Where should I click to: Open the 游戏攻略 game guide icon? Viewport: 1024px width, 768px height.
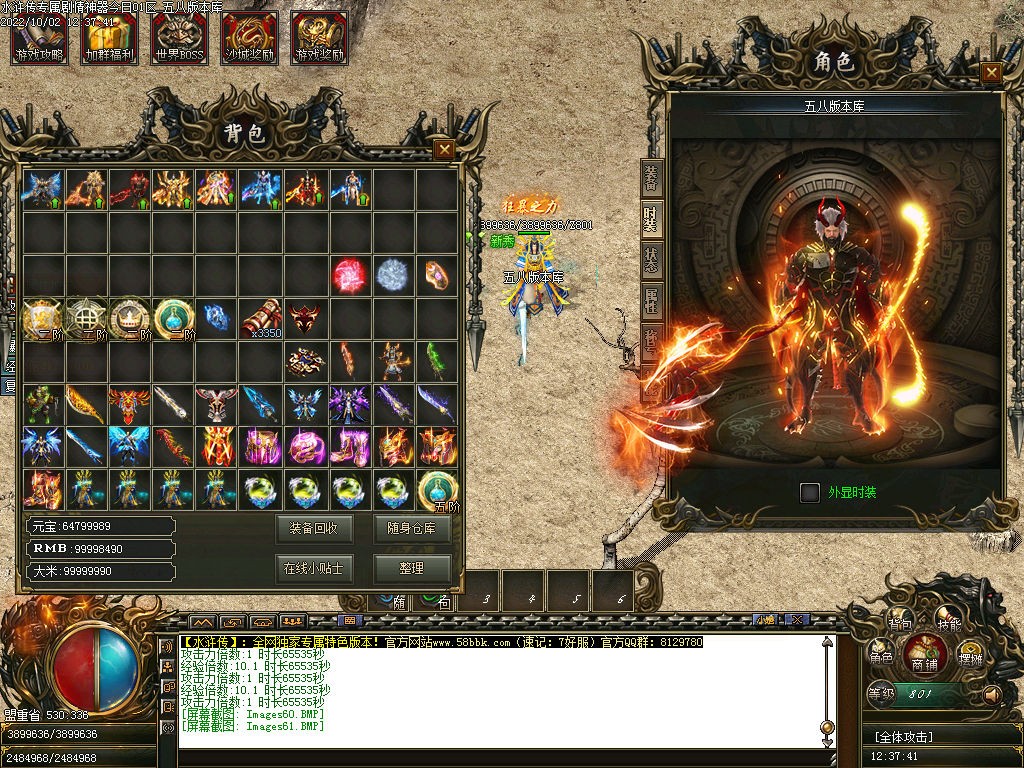click(x=39, y=38)
